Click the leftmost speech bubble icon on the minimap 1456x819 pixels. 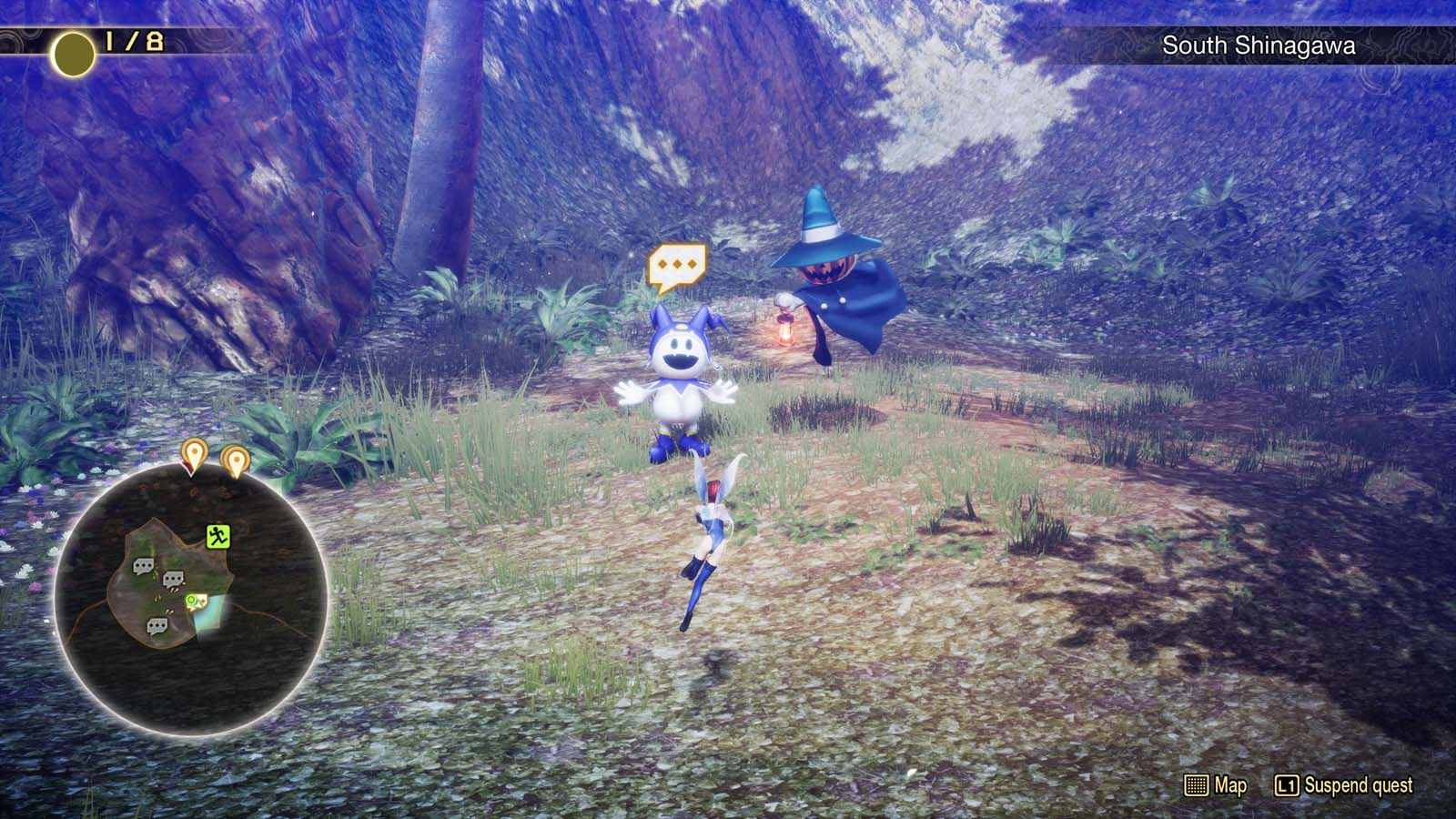(142, 566)
